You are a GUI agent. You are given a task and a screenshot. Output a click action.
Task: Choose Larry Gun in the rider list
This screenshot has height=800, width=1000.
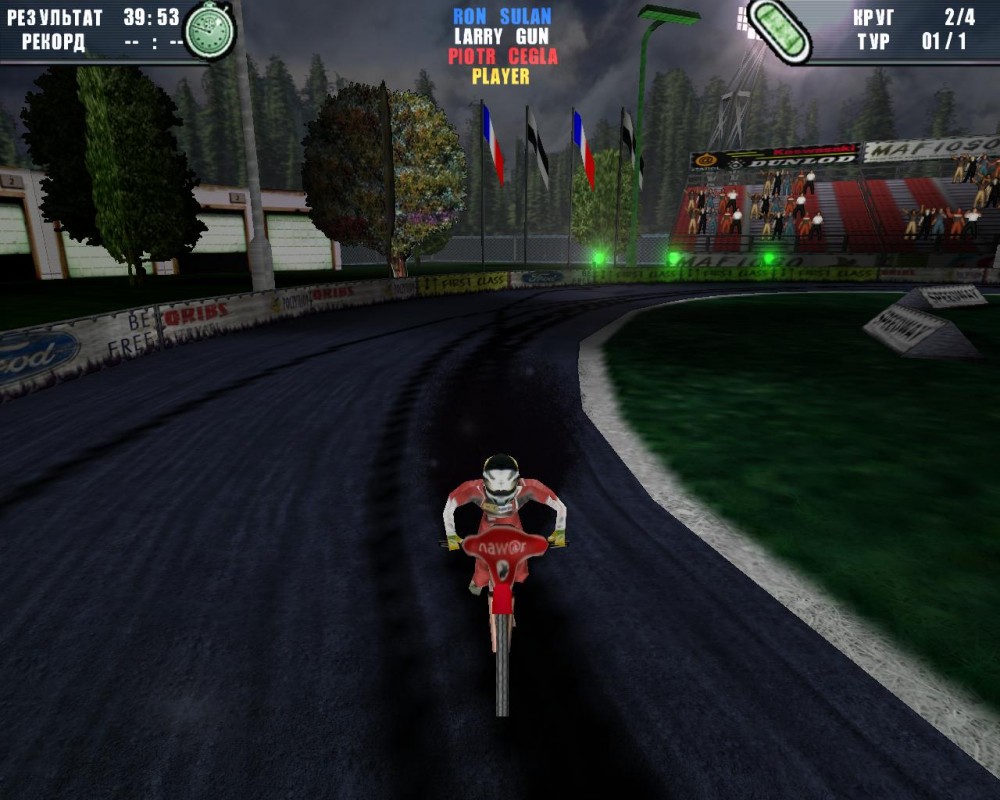click(x=501, y=36)
